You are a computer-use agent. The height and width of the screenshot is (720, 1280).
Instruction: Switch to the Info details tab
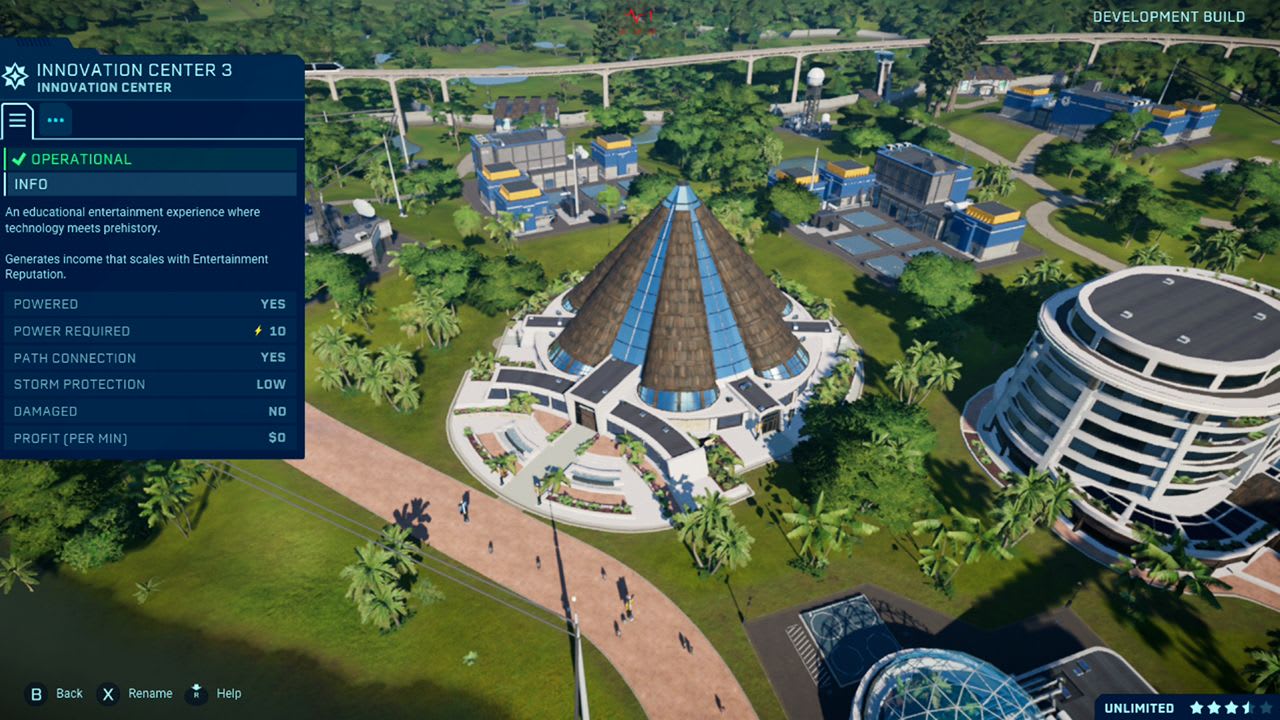click(x=17, y=120)
